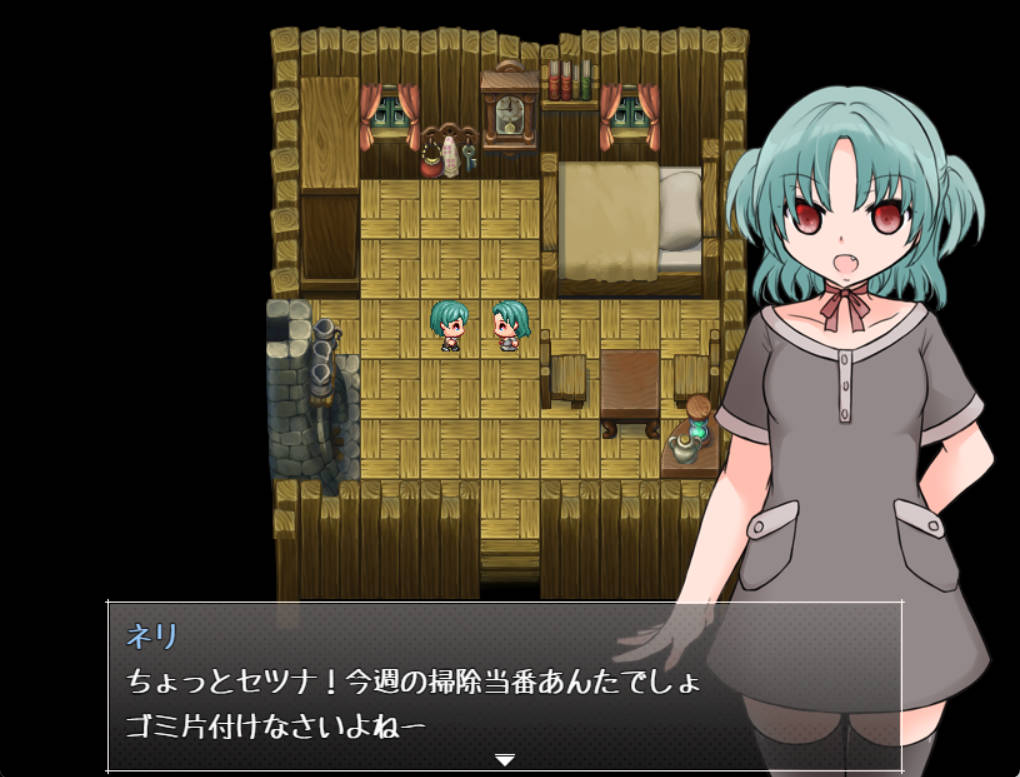Click the dialogue continue arrow
This screenshot has width=1020, height=777.
click(505, 760)
